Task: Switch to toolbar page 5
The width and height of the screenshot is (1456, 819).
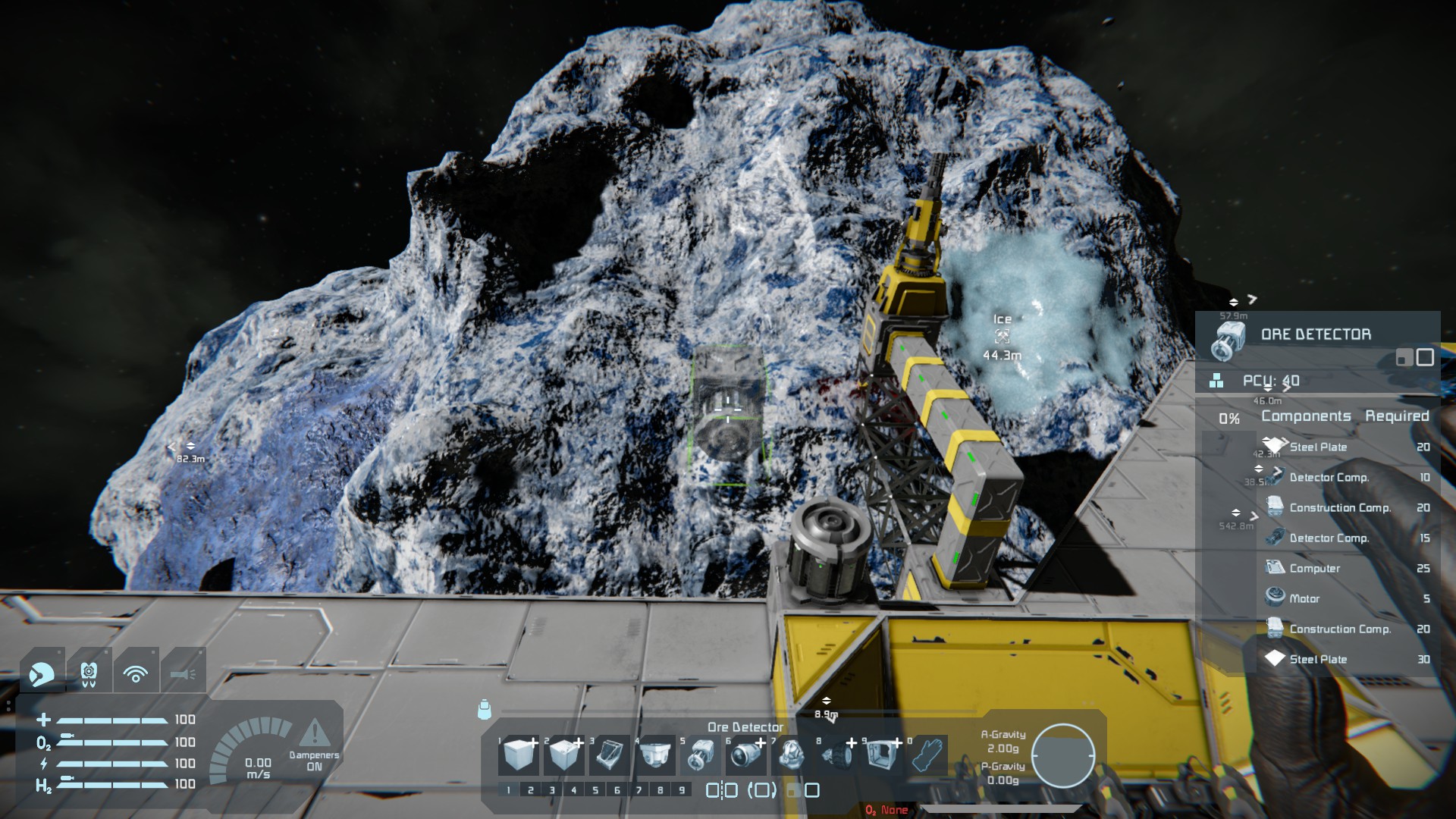Action: click(595, 790)
